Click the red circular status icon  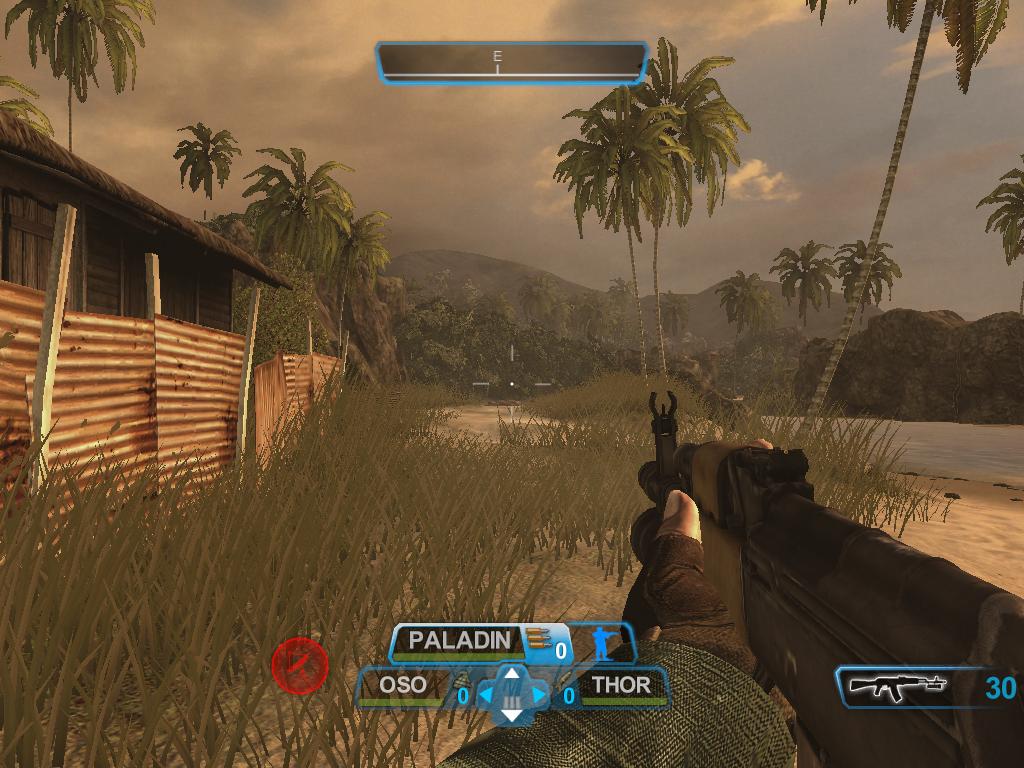click(x=300, y=666)
